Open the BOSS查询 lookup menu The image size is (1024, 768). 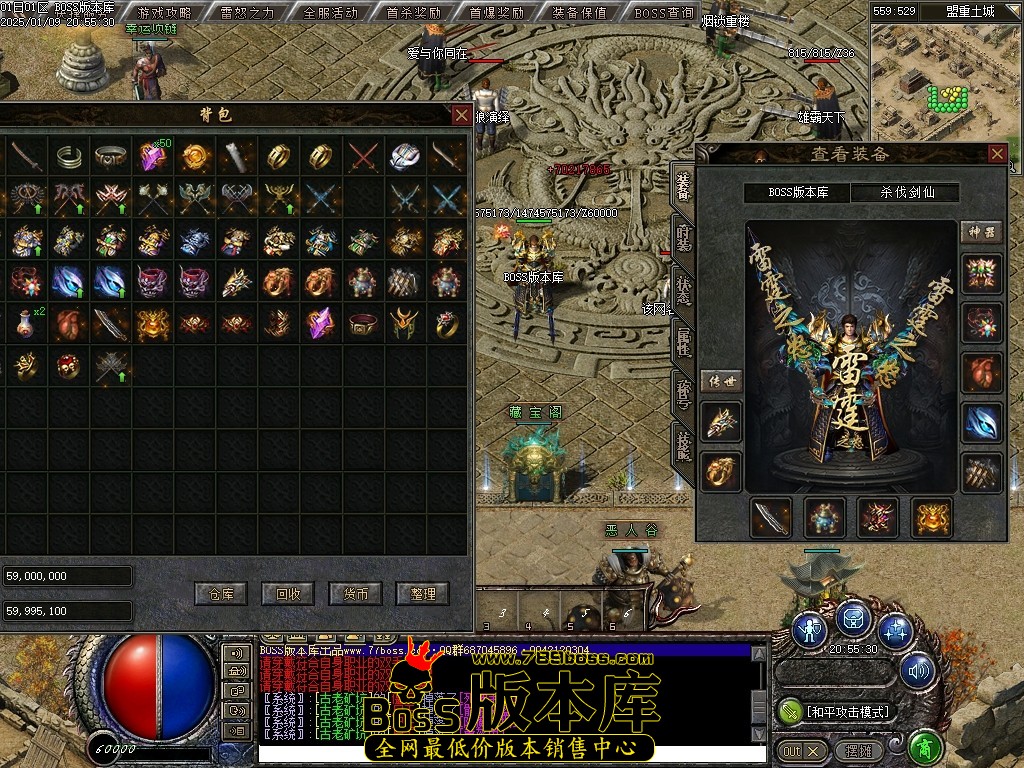(x=664, y=13)
